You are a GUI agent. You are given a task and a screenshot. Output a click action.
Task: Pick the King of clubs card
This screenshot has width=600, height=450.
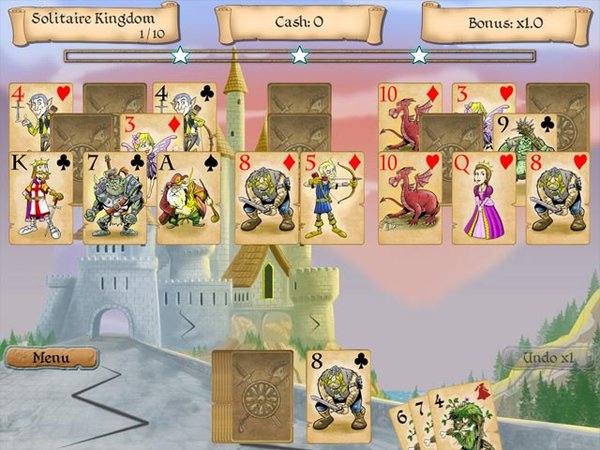[x=41, y=200]
